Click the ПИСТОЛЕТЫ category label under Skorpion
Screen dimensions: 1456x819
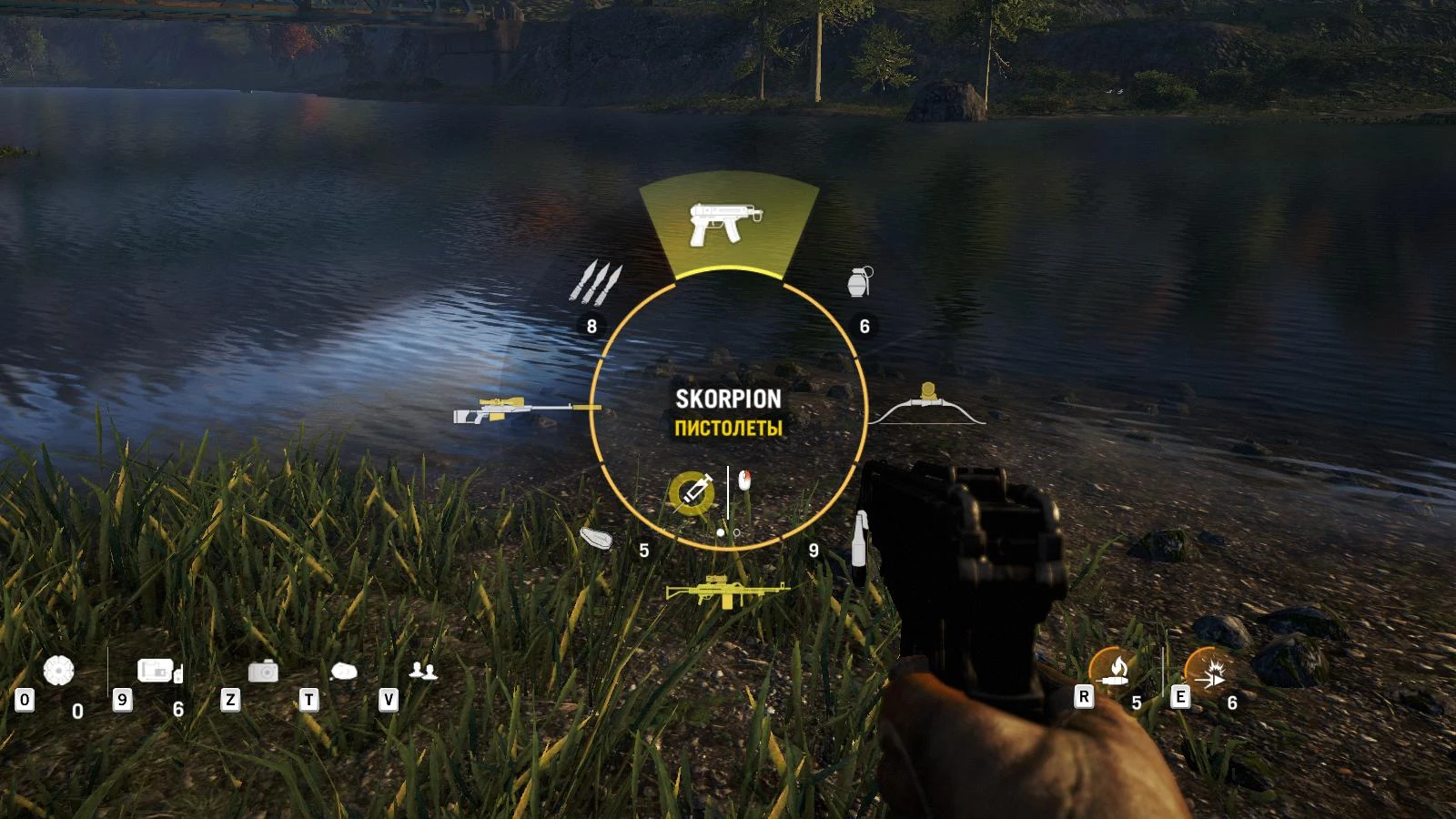click(x=728, y=428)
